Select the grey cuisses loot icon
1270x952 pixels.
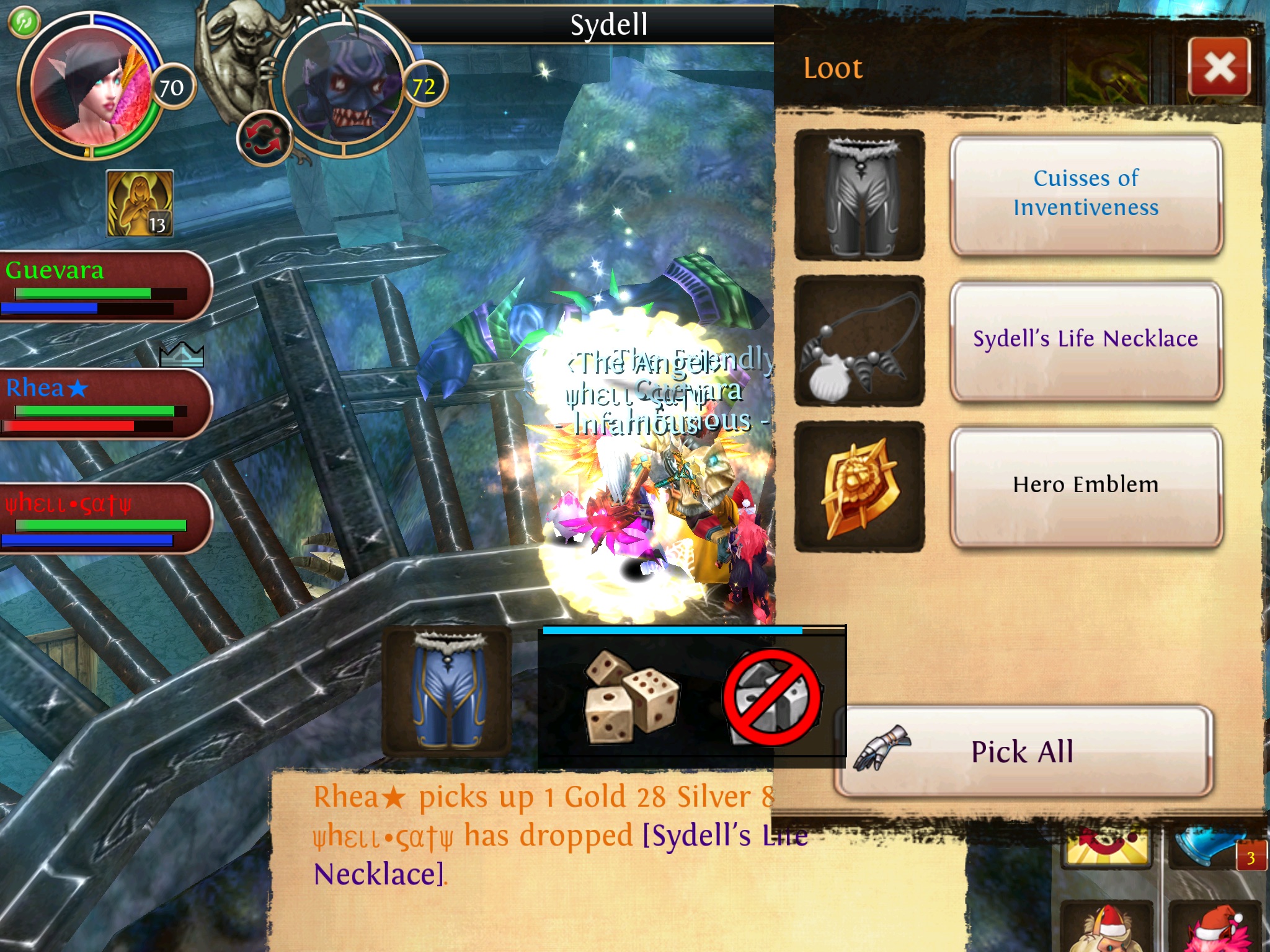[859, 194]
